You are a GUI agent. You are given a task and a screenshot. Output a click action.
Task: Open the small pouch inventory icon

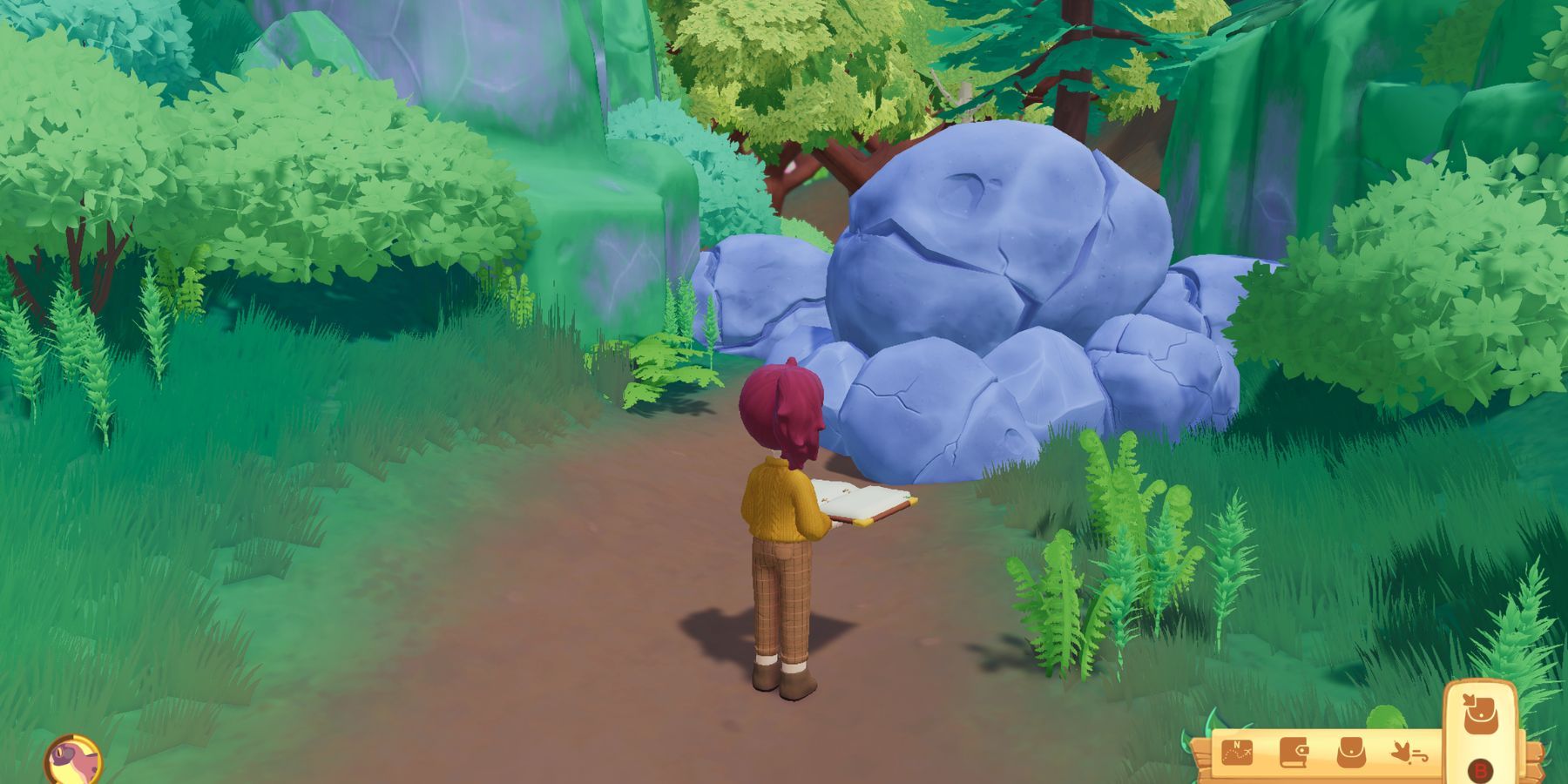point(1351,754)
